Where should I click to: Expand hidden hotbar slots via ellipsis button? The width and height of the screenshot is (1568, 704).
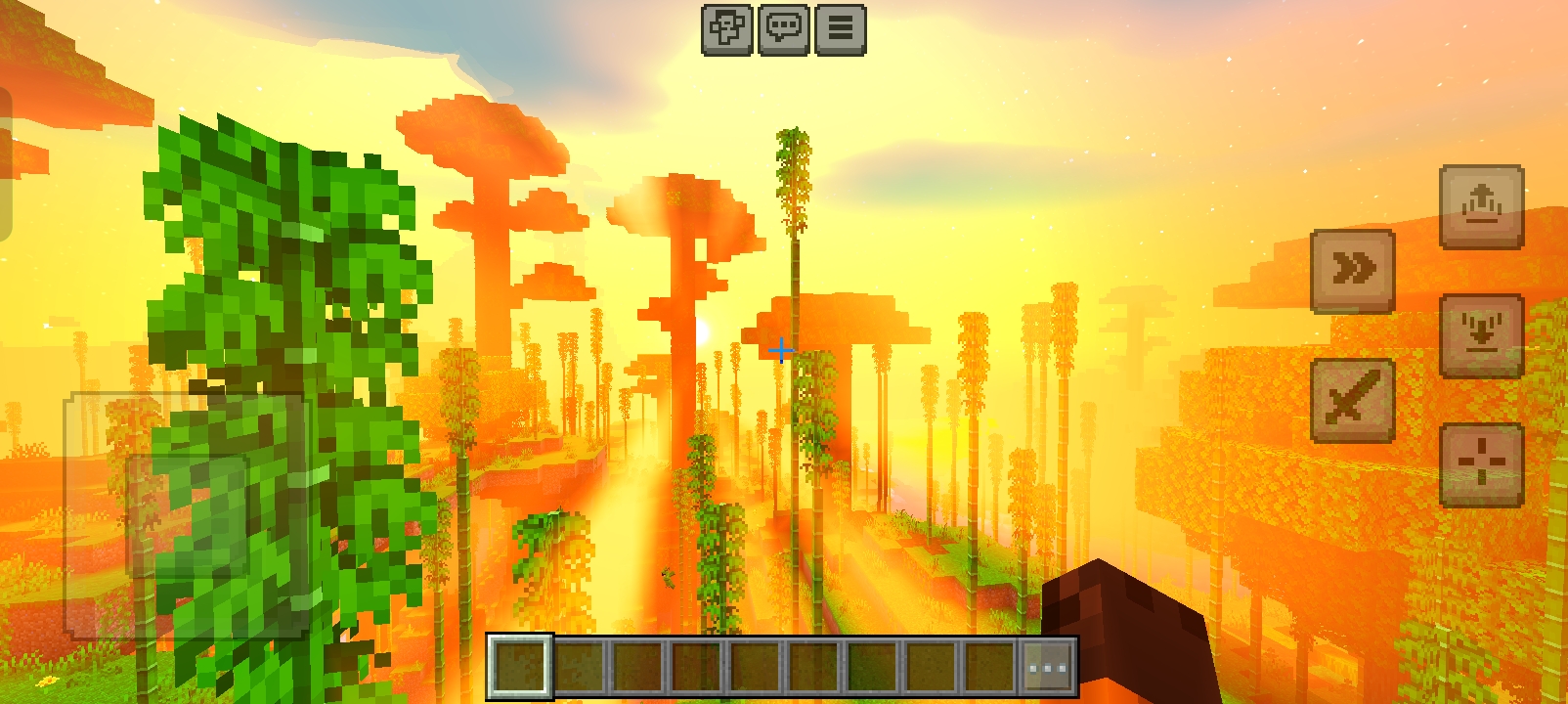point(1044,667)
